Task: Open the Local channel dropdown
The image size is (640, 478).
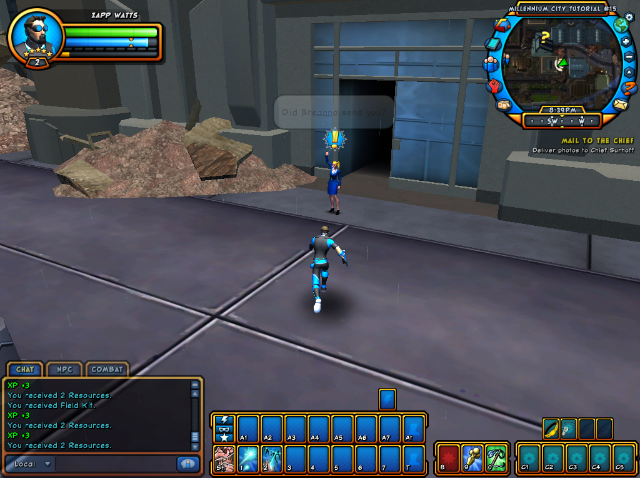Action: click(30, 464)
